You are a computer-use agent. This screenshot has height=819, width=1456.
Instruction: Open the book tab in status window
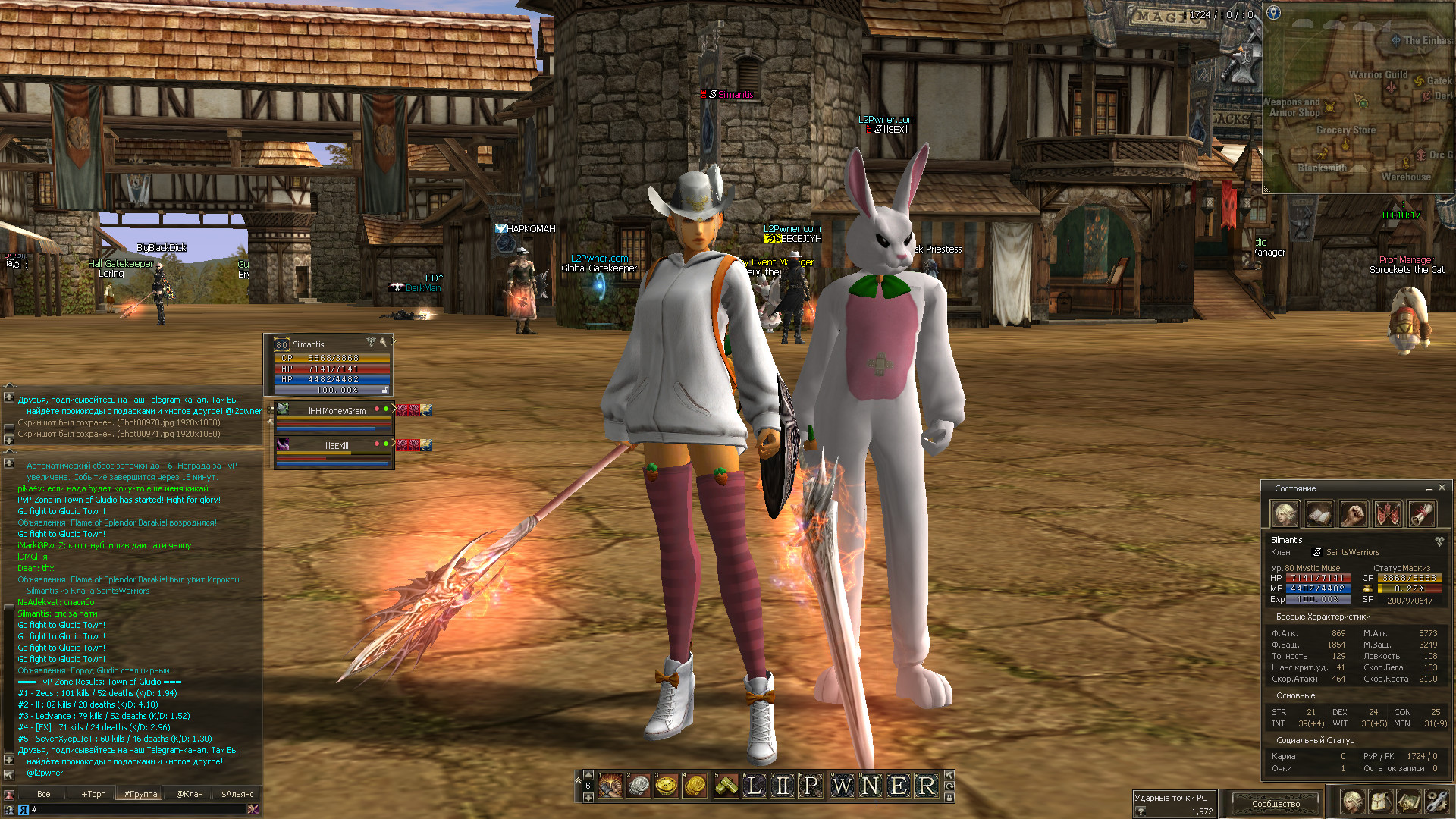coord(1319,514)
